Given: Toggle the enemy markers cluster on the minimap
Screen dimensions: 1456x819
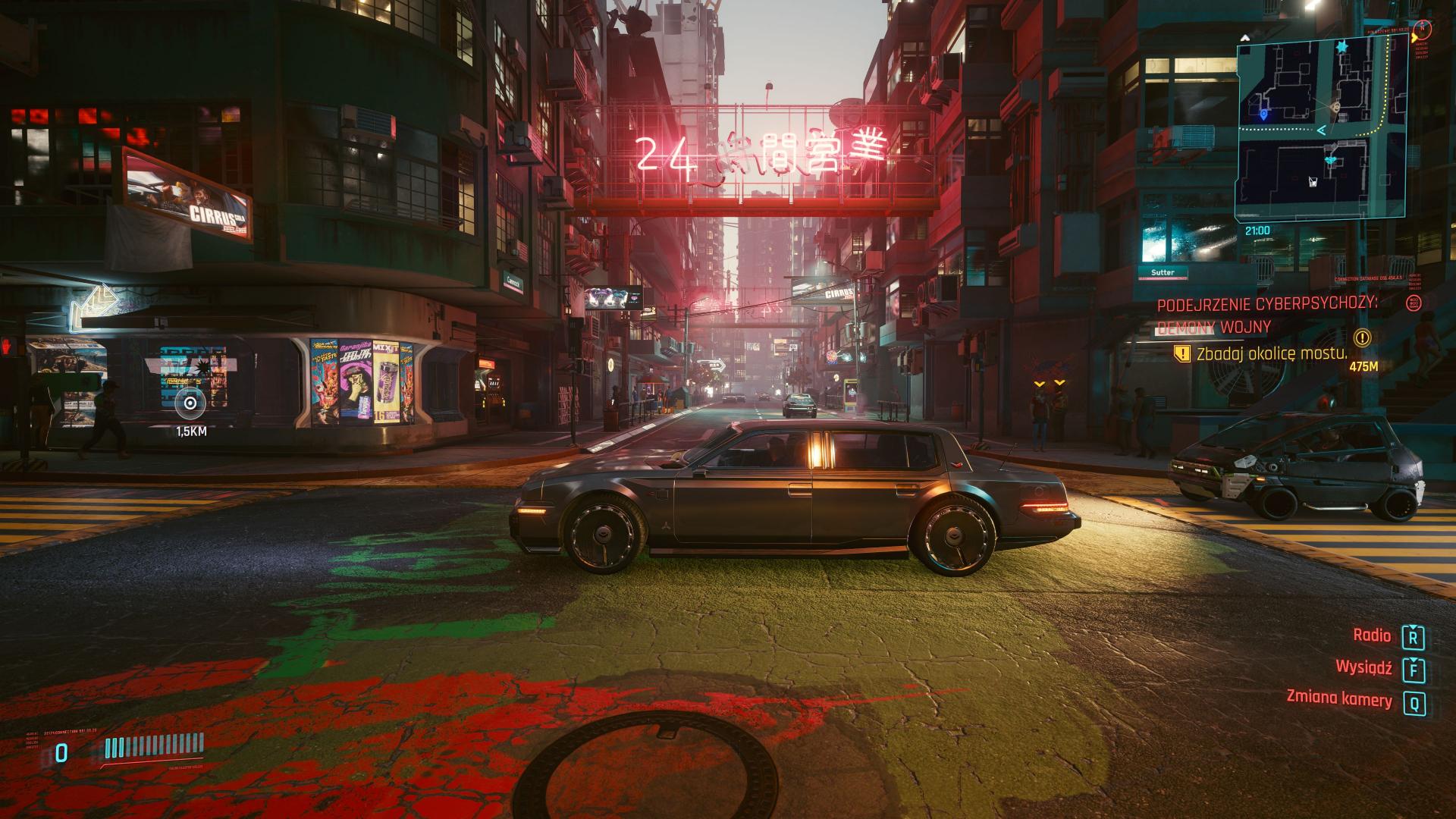Looking at the screenshot, I should pyautogui.click(x=1330, y=160).
